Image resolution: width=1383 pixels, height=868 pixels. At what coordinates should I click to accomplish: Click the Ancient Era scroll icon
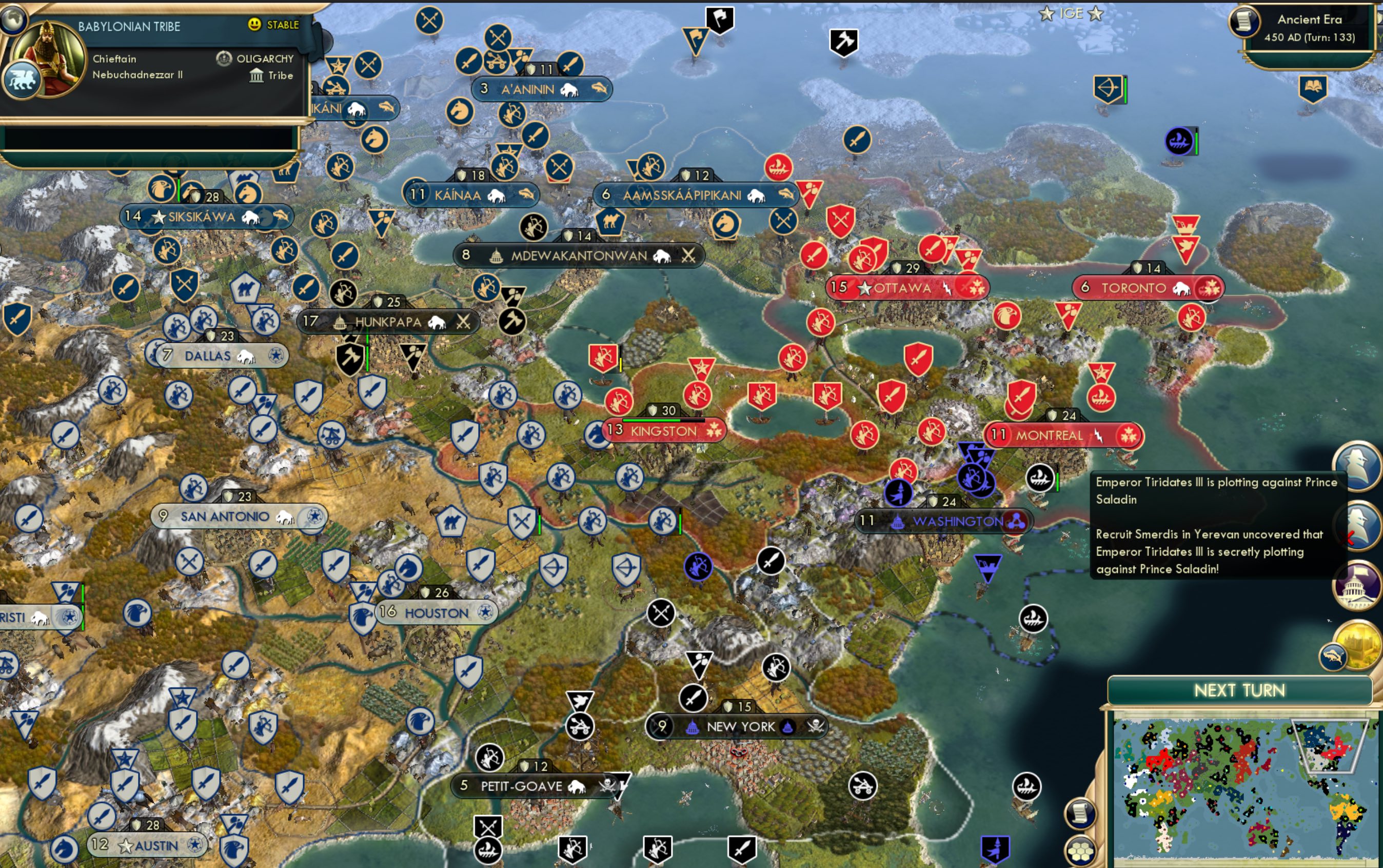point(1244,22)
